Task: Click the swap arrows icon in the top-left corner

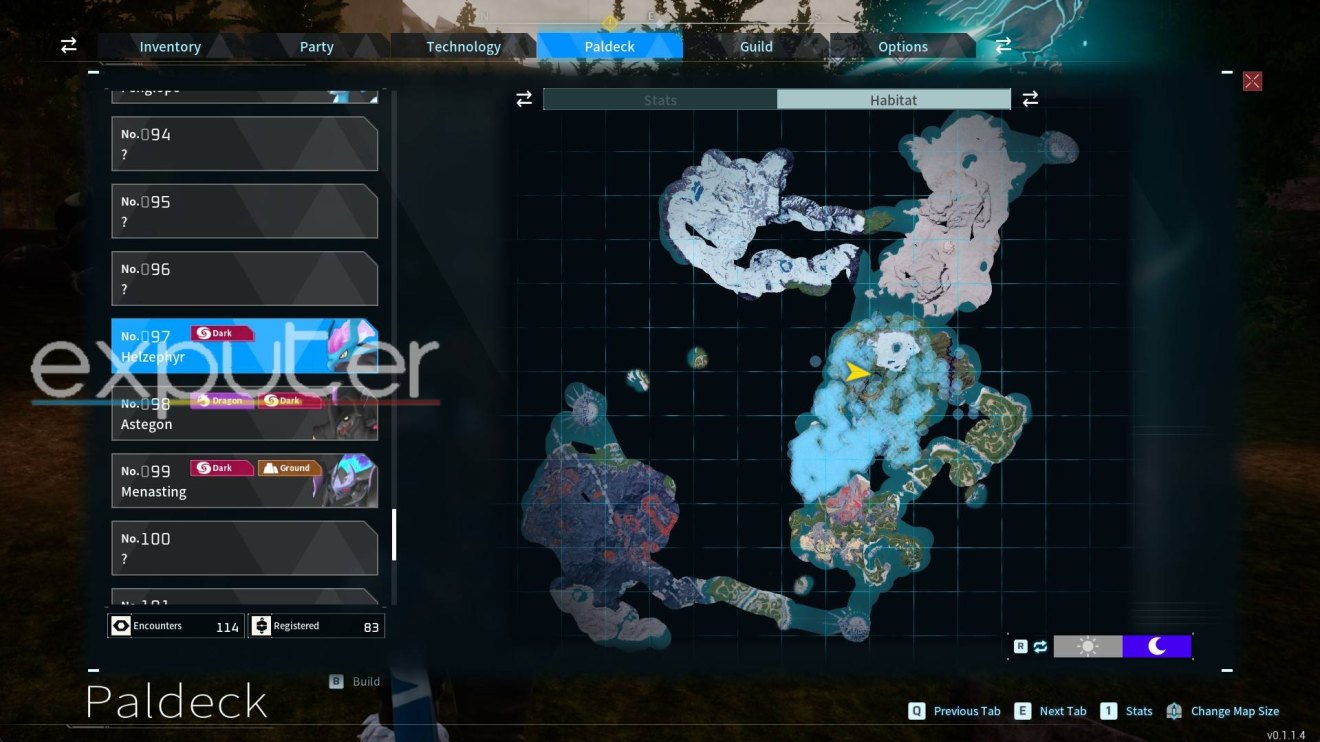Action: click(67, 45)
